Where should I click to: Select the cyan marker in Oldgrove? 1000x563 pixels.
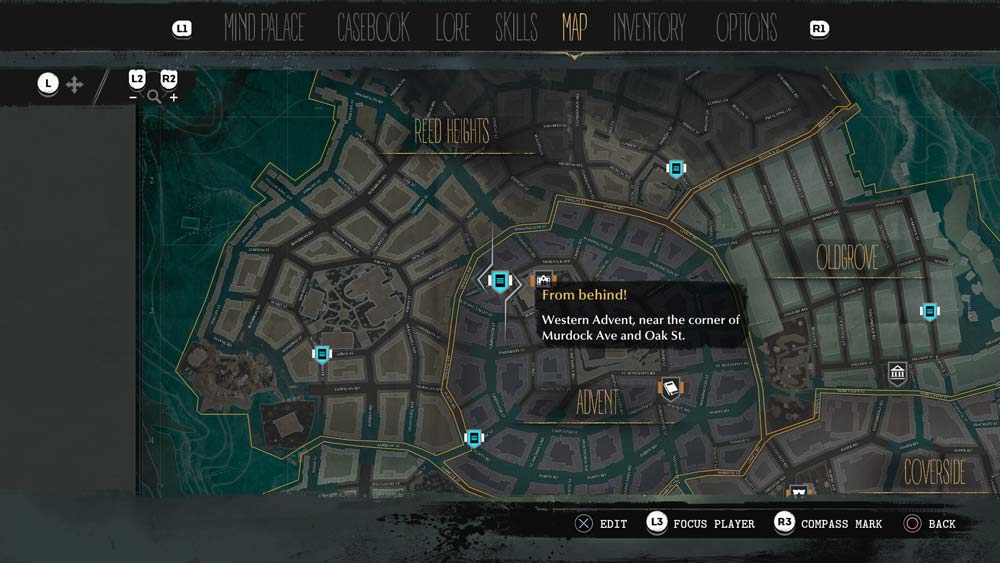tap(929, 312)
